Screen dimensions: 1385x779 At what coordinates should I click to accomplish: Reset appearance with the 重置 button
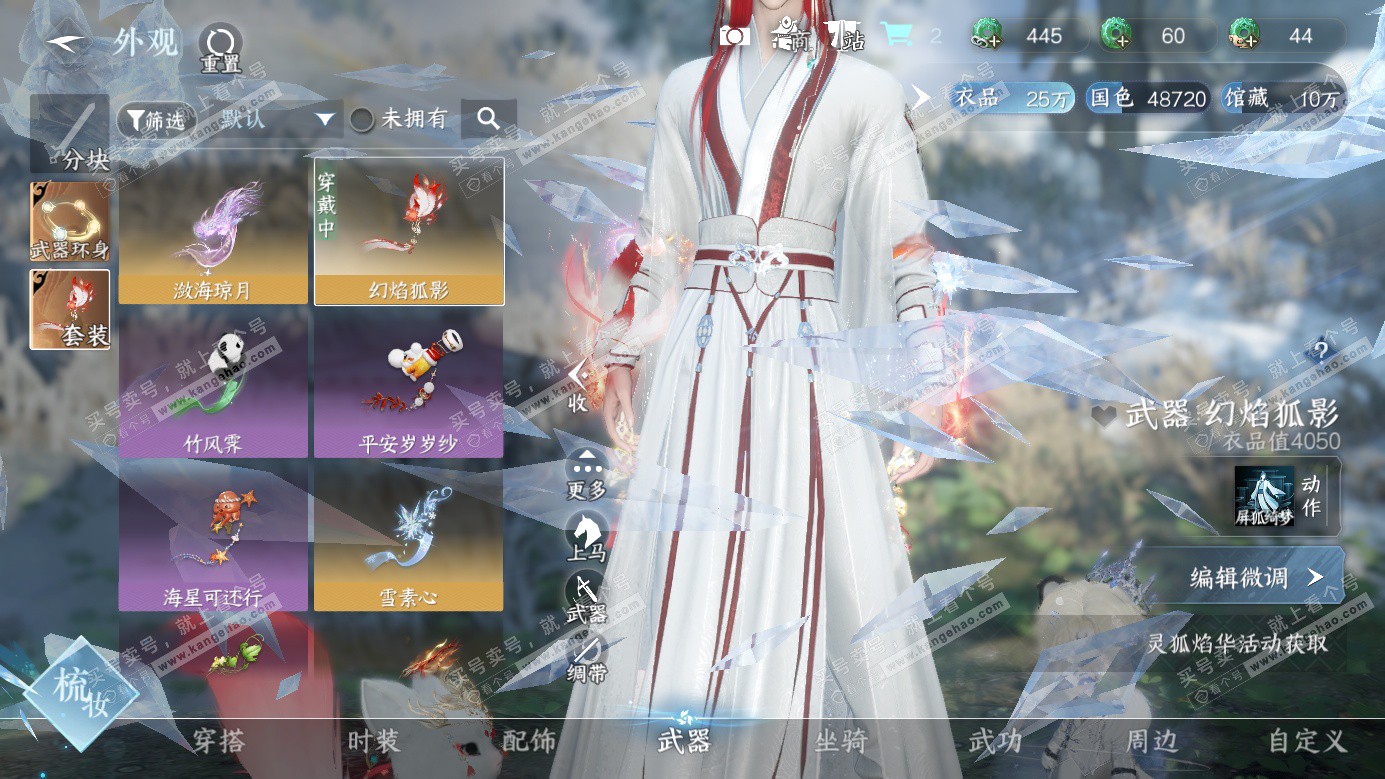click(220, 46)
